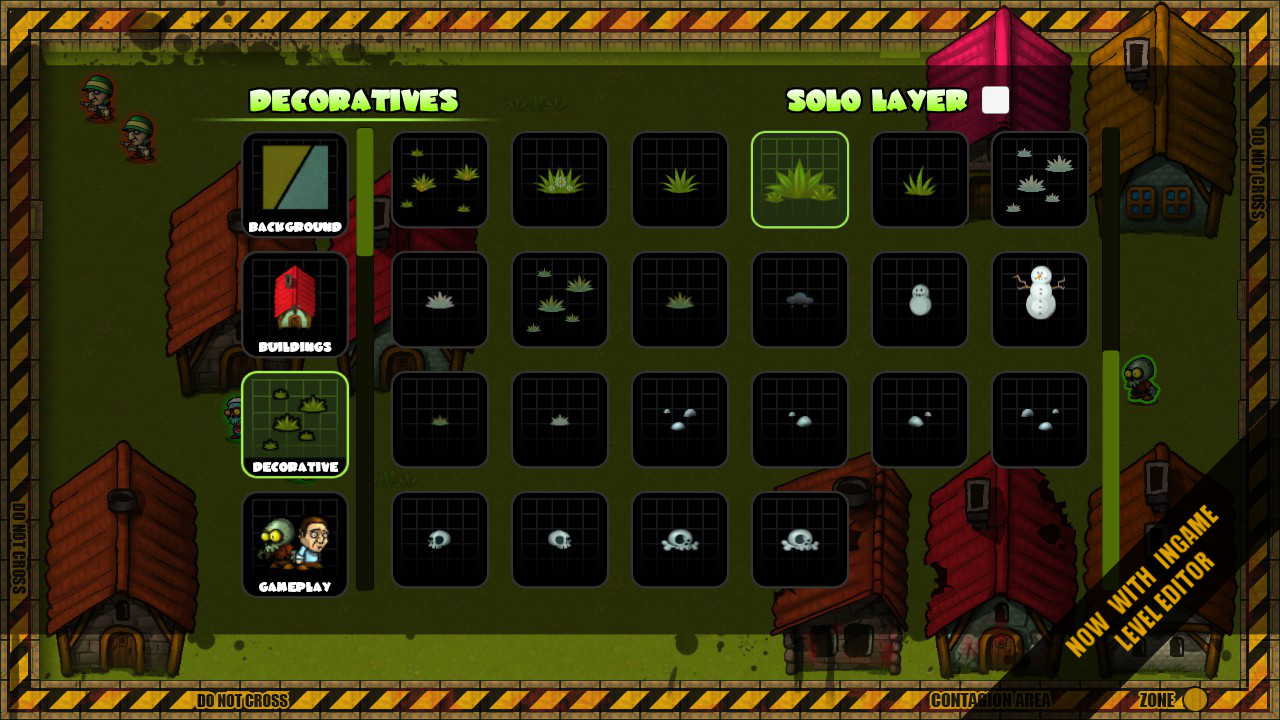The image size is (1280, 720).
Task: Select the small snowman decoration
Action: (919, 299)
